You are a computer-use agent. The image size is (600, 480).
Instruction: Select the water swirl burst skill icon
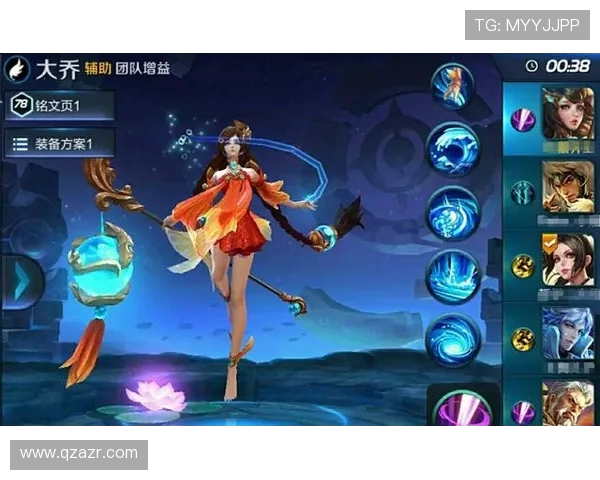(453, 213)
